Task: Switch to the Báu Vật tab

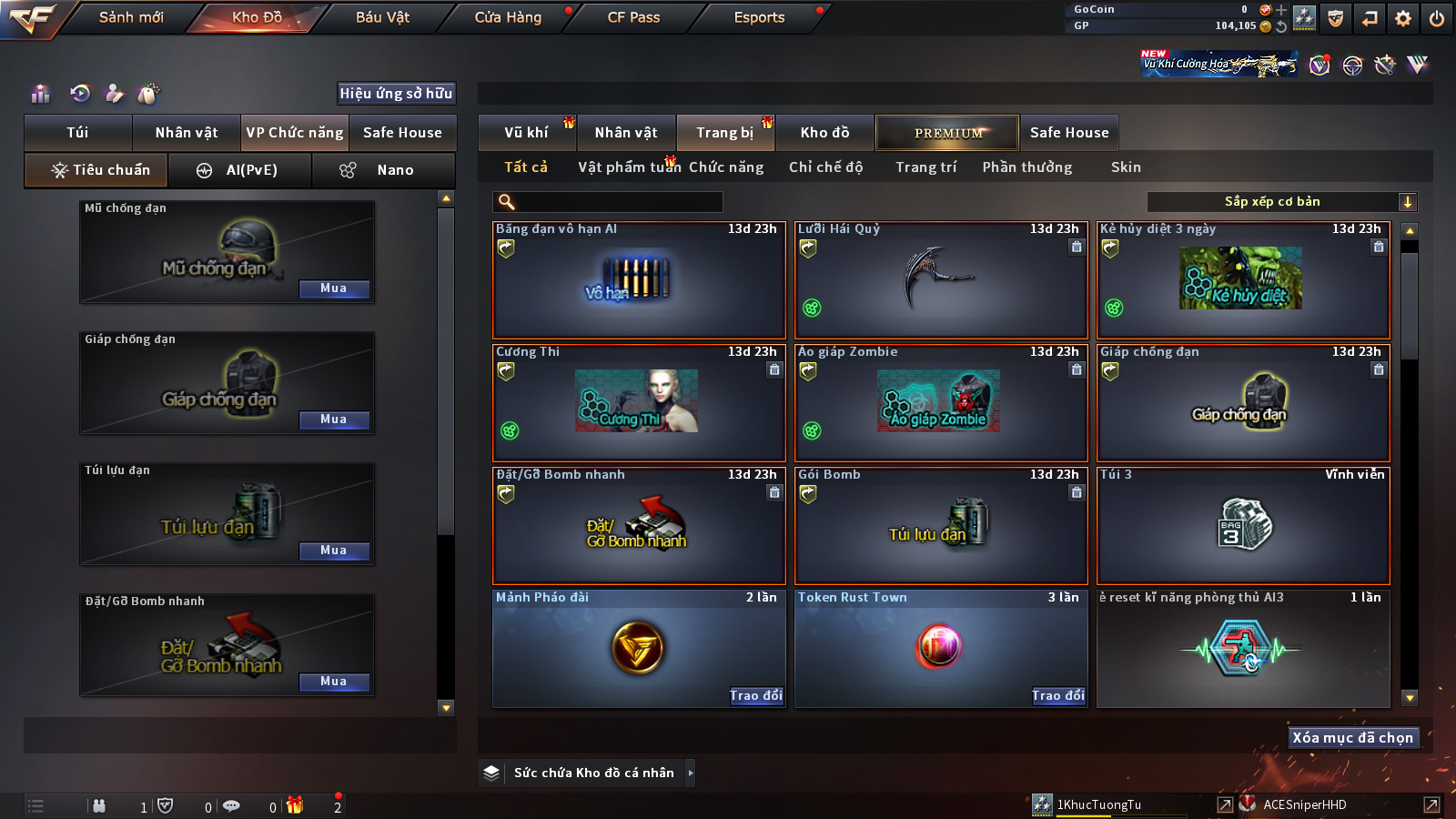Action: tap(382, 17)
